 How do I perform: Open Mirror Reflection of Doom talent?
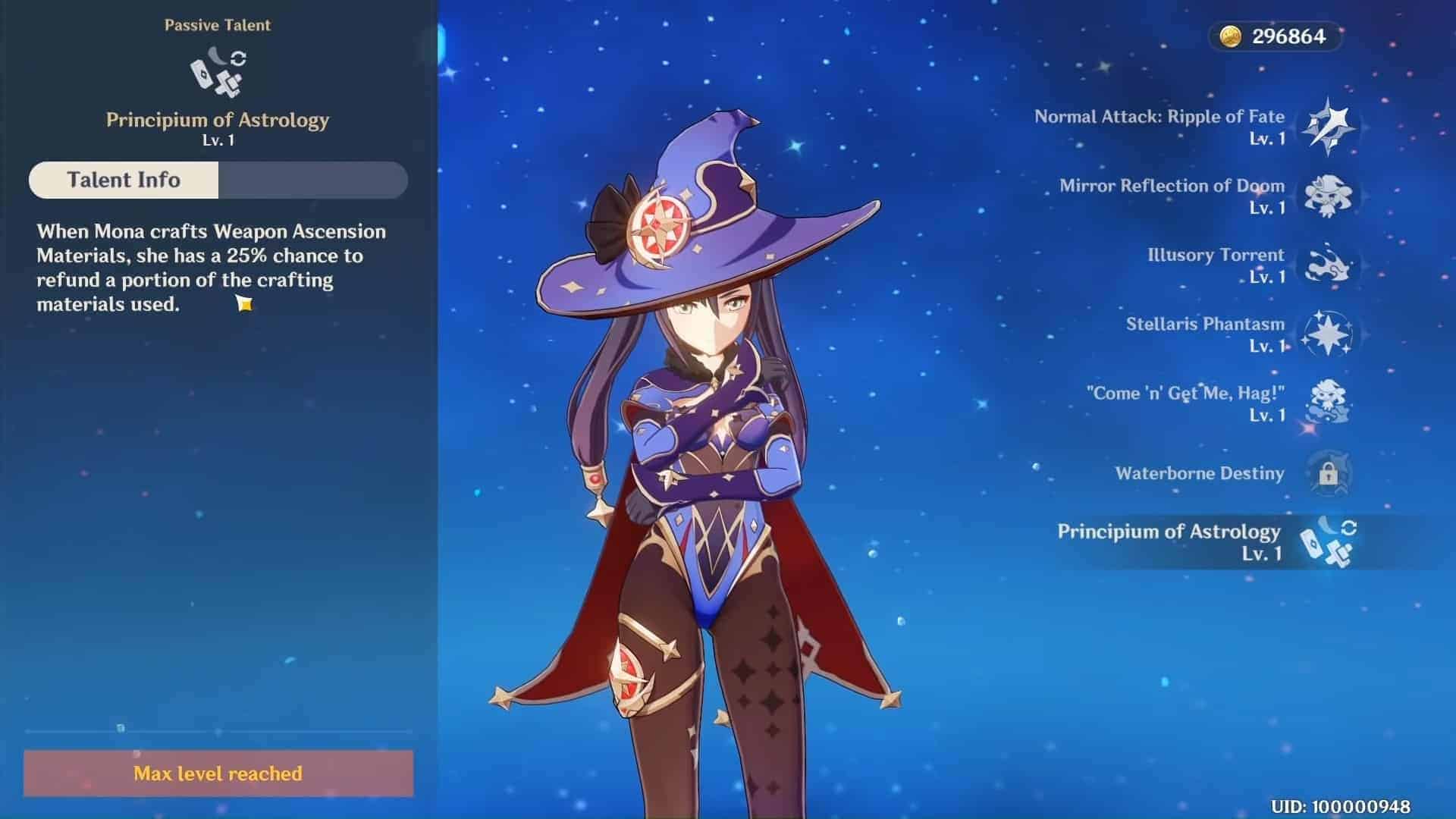(1326, 196)
